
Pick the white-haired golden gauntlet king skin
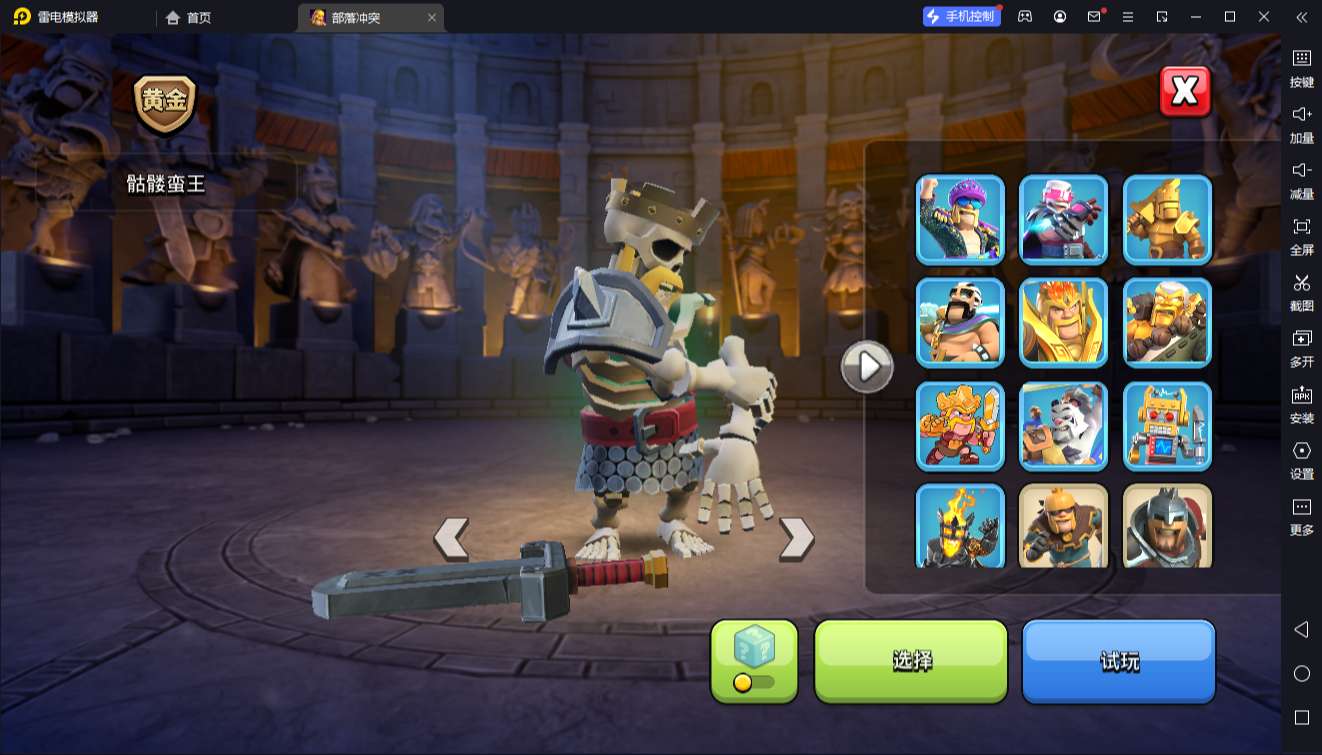[x=1168, y=323]
